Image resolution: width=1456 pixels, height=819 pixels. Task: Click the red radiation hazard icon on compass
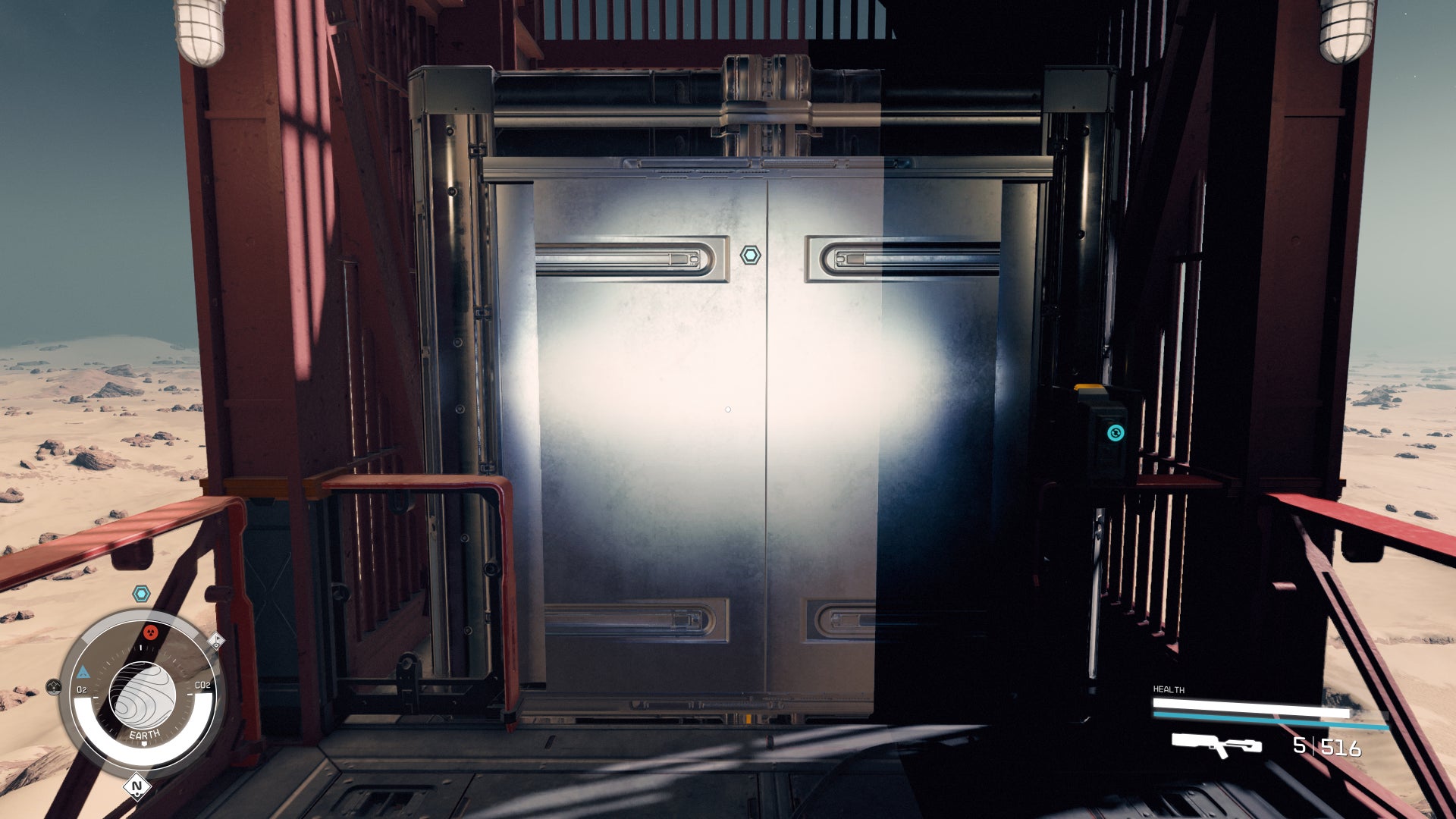click(x=151, y=633)
